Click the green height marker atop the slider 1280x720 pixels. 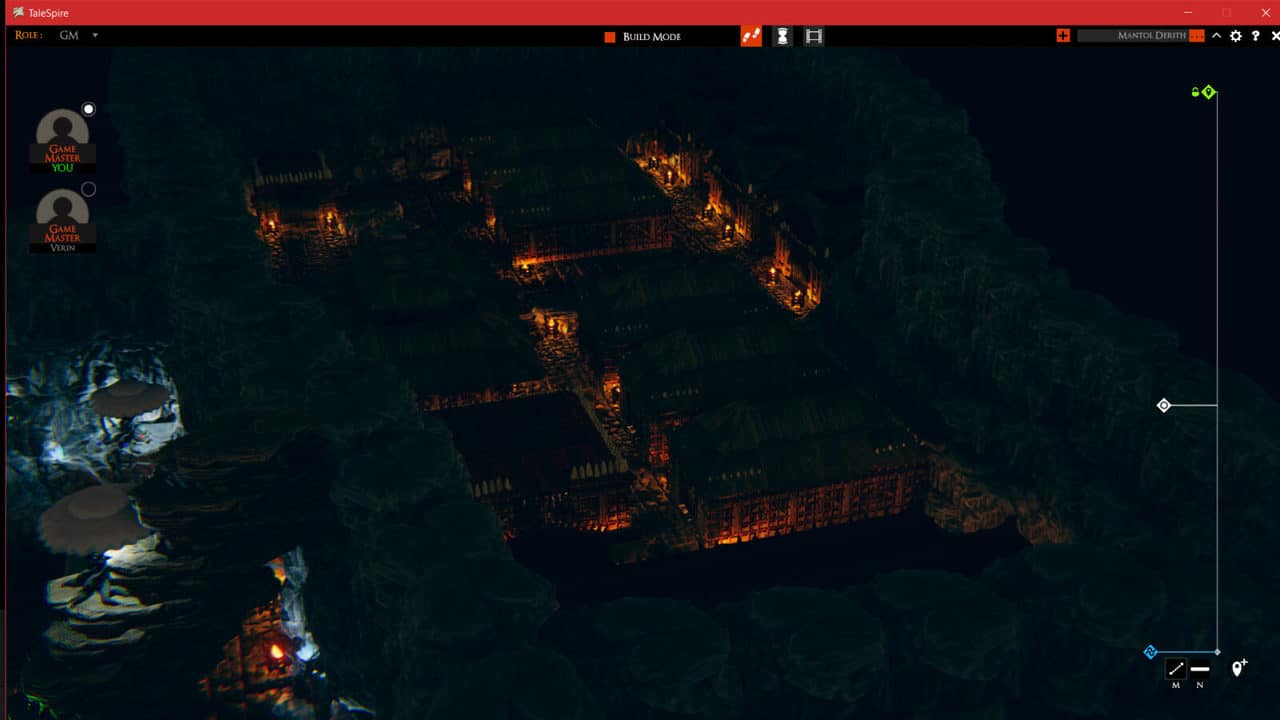(1208, 92)
